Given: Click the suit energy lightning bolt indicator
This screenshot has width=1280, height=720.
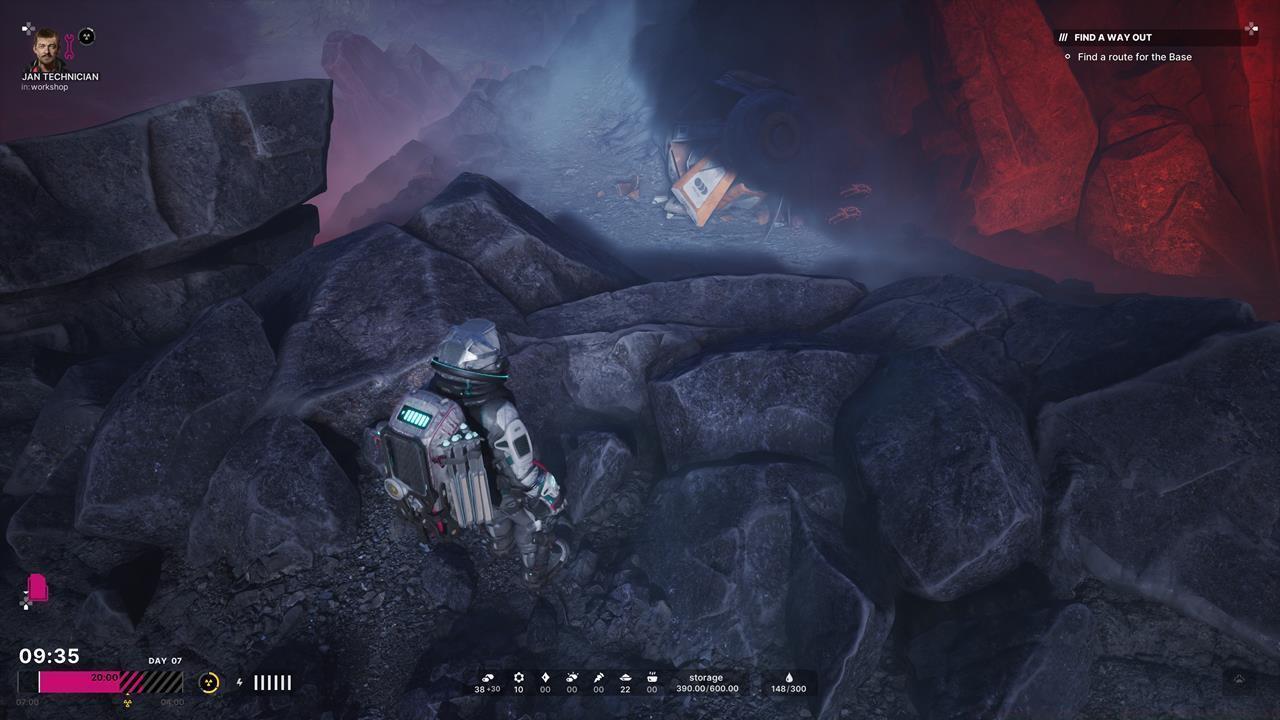Looking at the screenshot, I should pyautogui.click(x=240, y=683).
